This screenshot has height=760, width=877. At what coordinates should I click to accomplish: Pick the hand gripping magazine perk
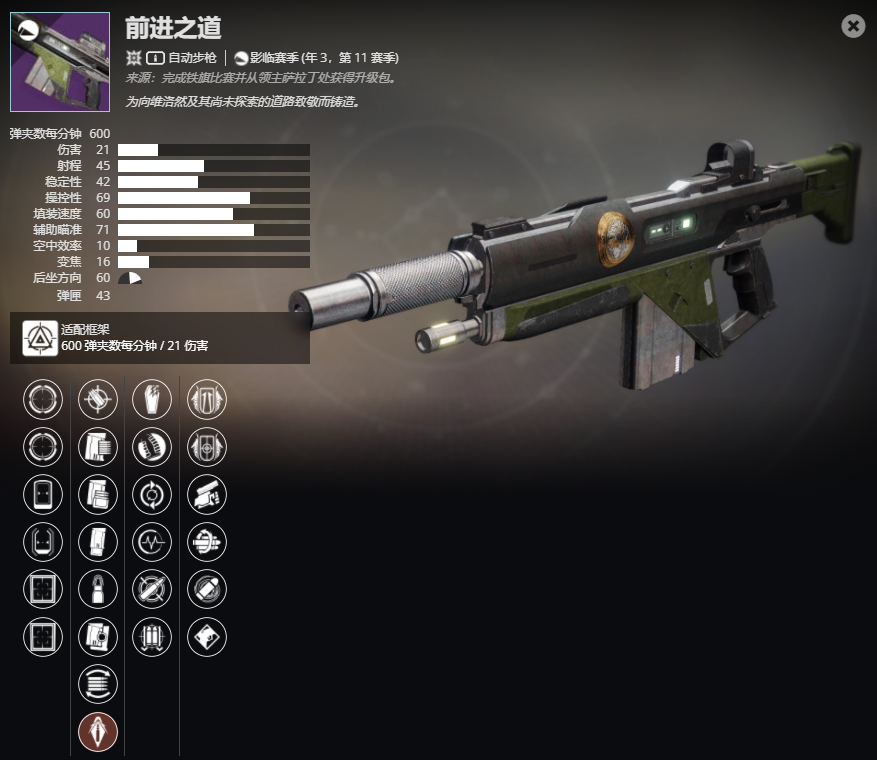coord(207,494)
